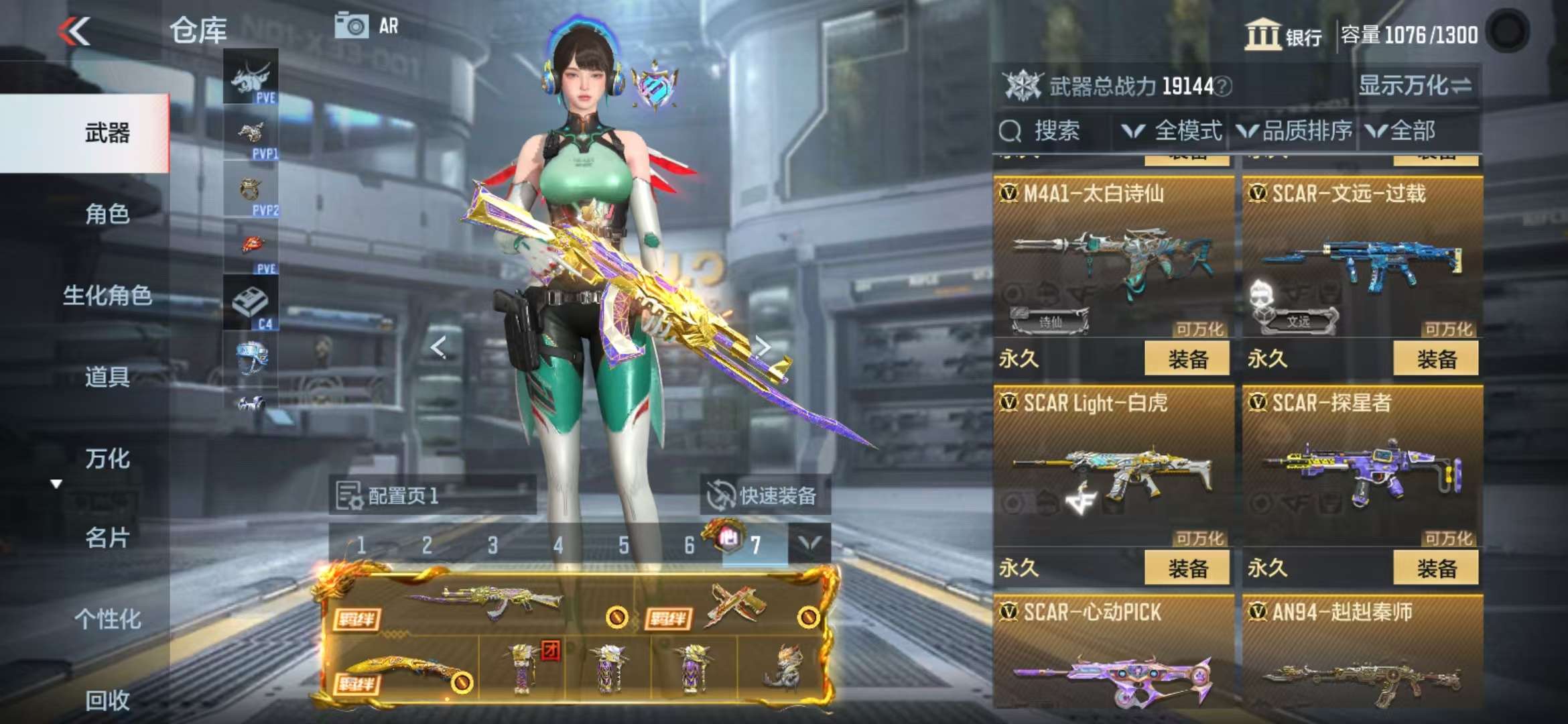Go back using the double-arrow button

[74, 31]
